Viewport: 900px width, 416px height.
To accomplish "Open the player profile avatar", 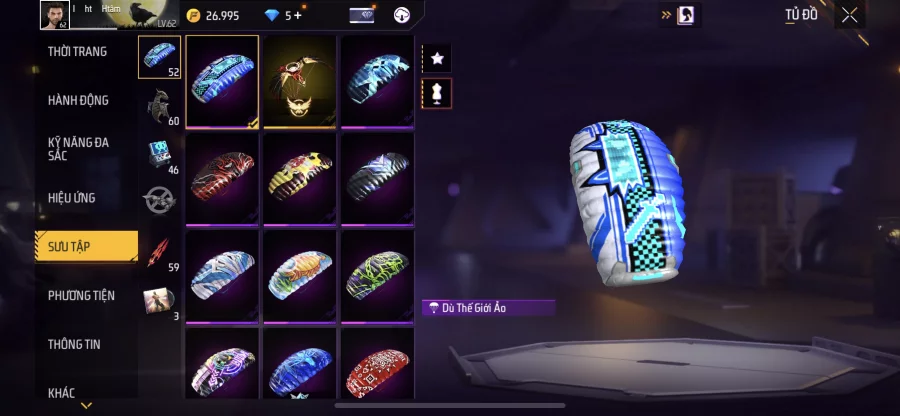I will tap(53, 14).
